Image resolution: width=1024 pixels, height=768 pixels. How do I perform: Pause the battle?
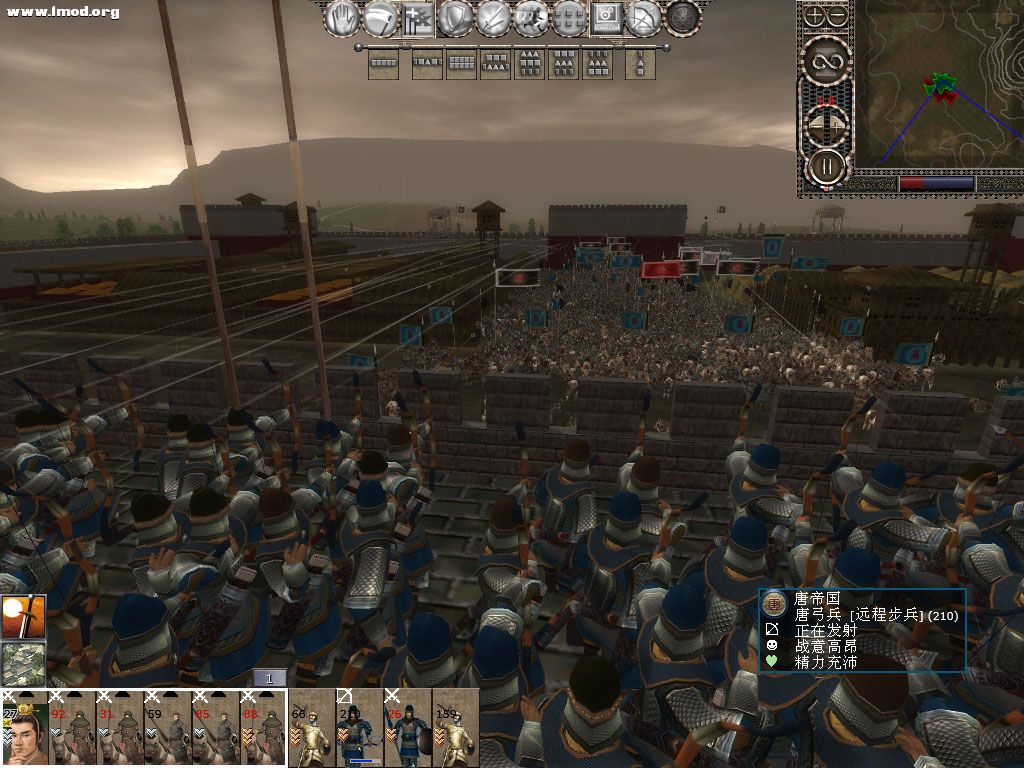tap(826, 167)
